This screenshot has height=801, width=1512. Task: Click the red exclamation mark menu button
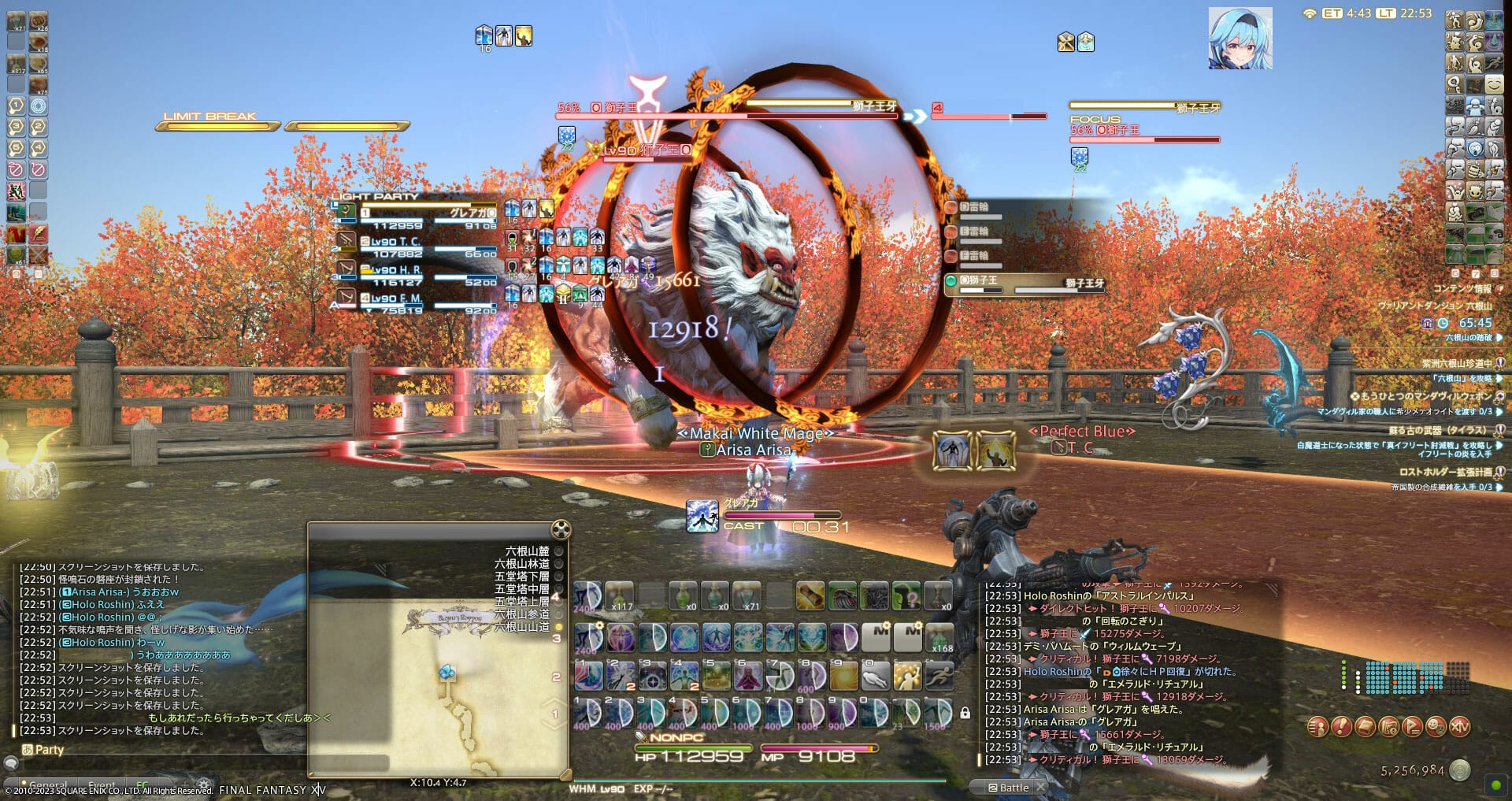(x=1342, y=727)
